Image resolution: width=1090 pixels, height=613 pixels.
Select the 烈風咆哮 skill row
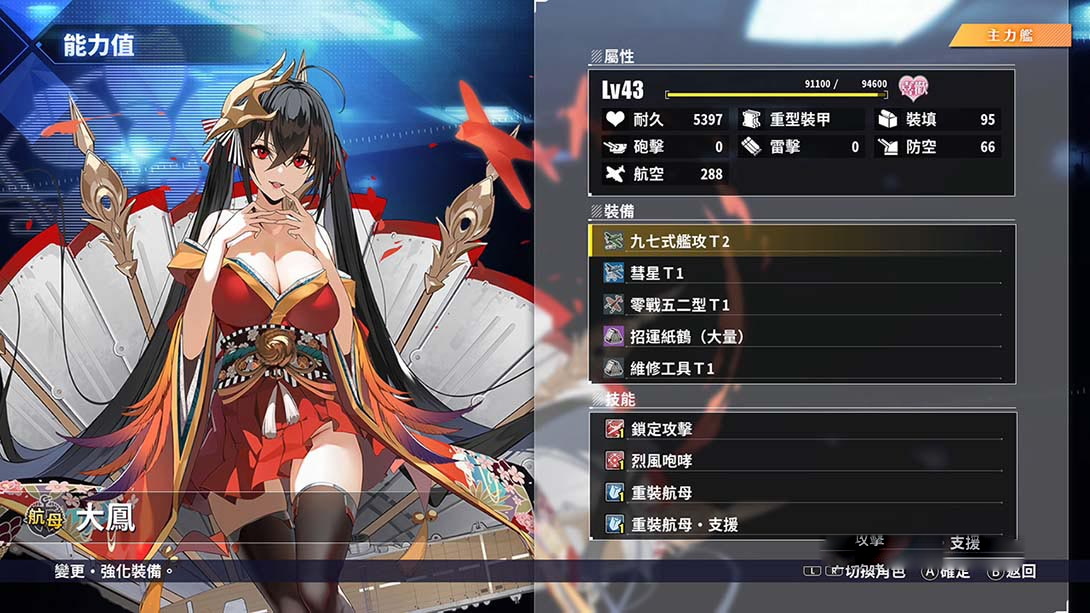tap(800, 461)
